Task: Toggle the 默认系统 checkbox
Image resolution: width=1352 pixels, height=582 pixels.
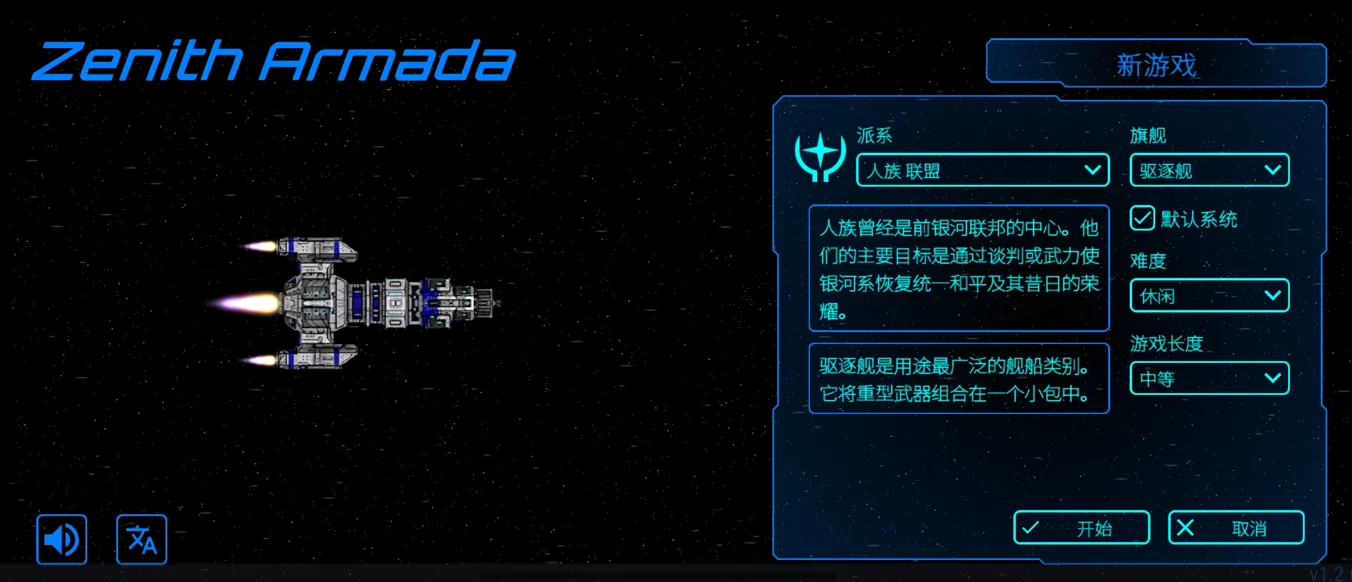Action: click(x=1142, y=218)
